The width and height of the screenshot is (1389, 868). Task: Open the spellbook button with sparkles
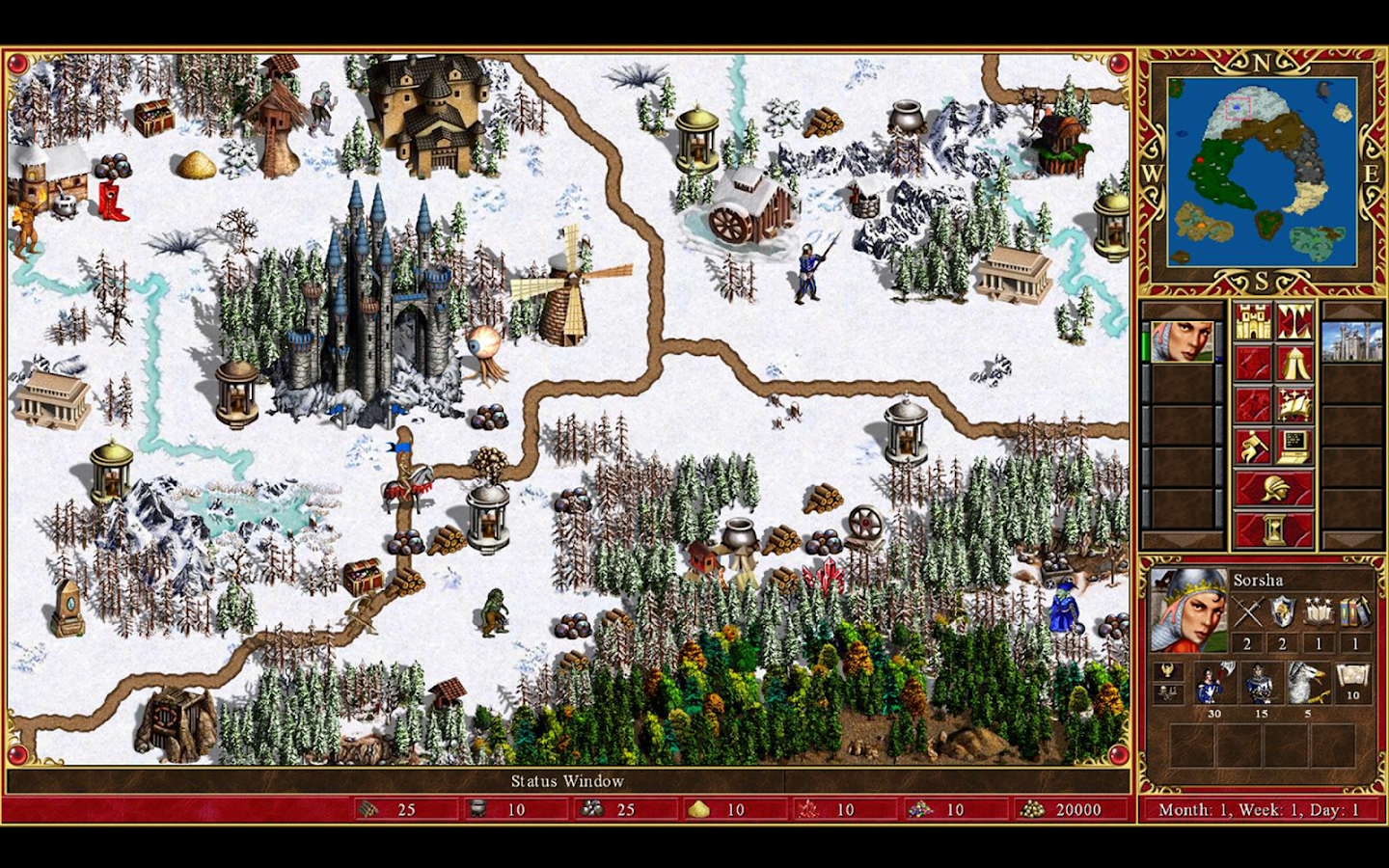point(1294,405)
